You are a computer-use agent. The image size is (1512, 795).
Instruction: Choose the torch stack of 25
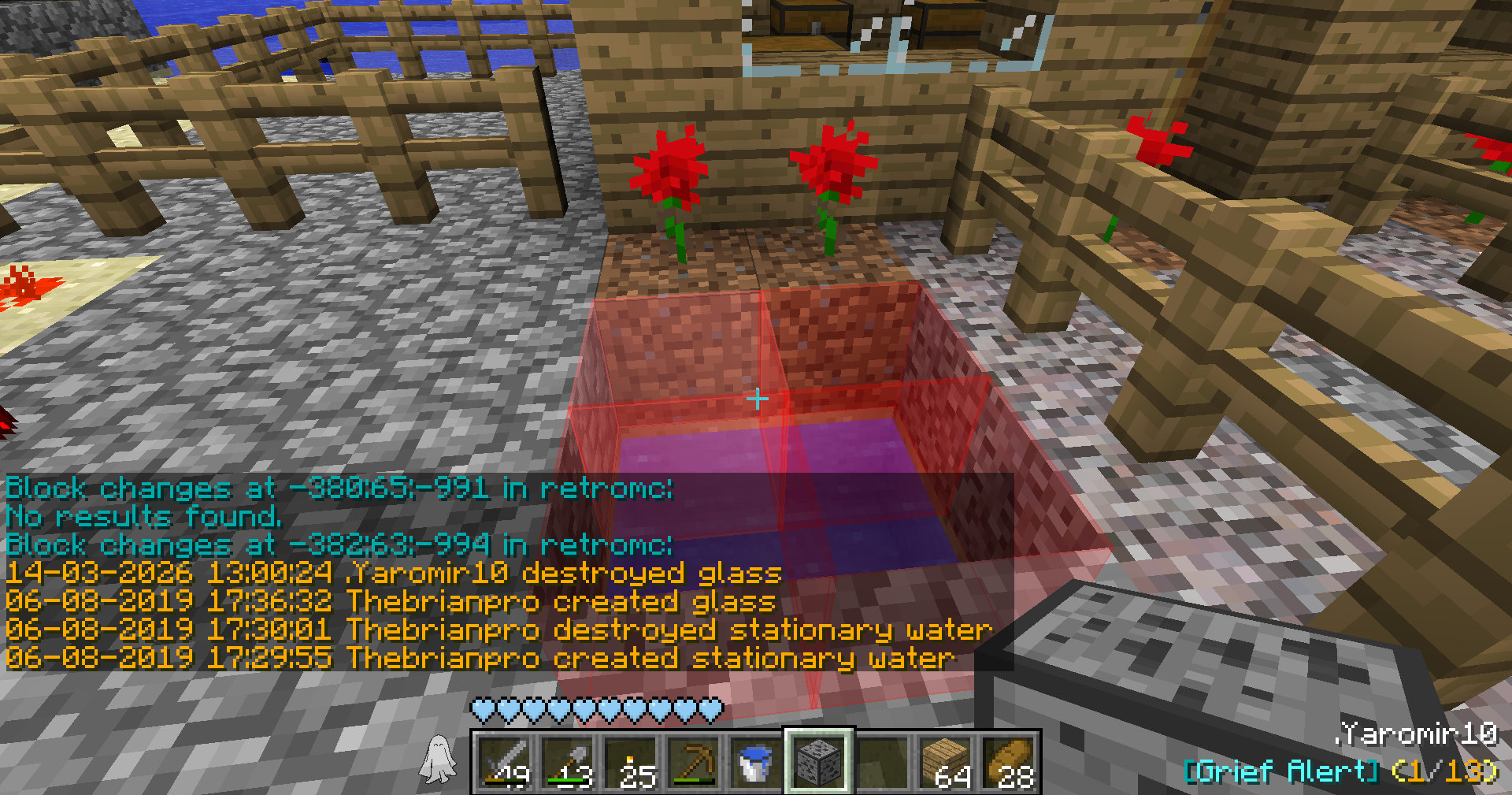click(631, 762)
